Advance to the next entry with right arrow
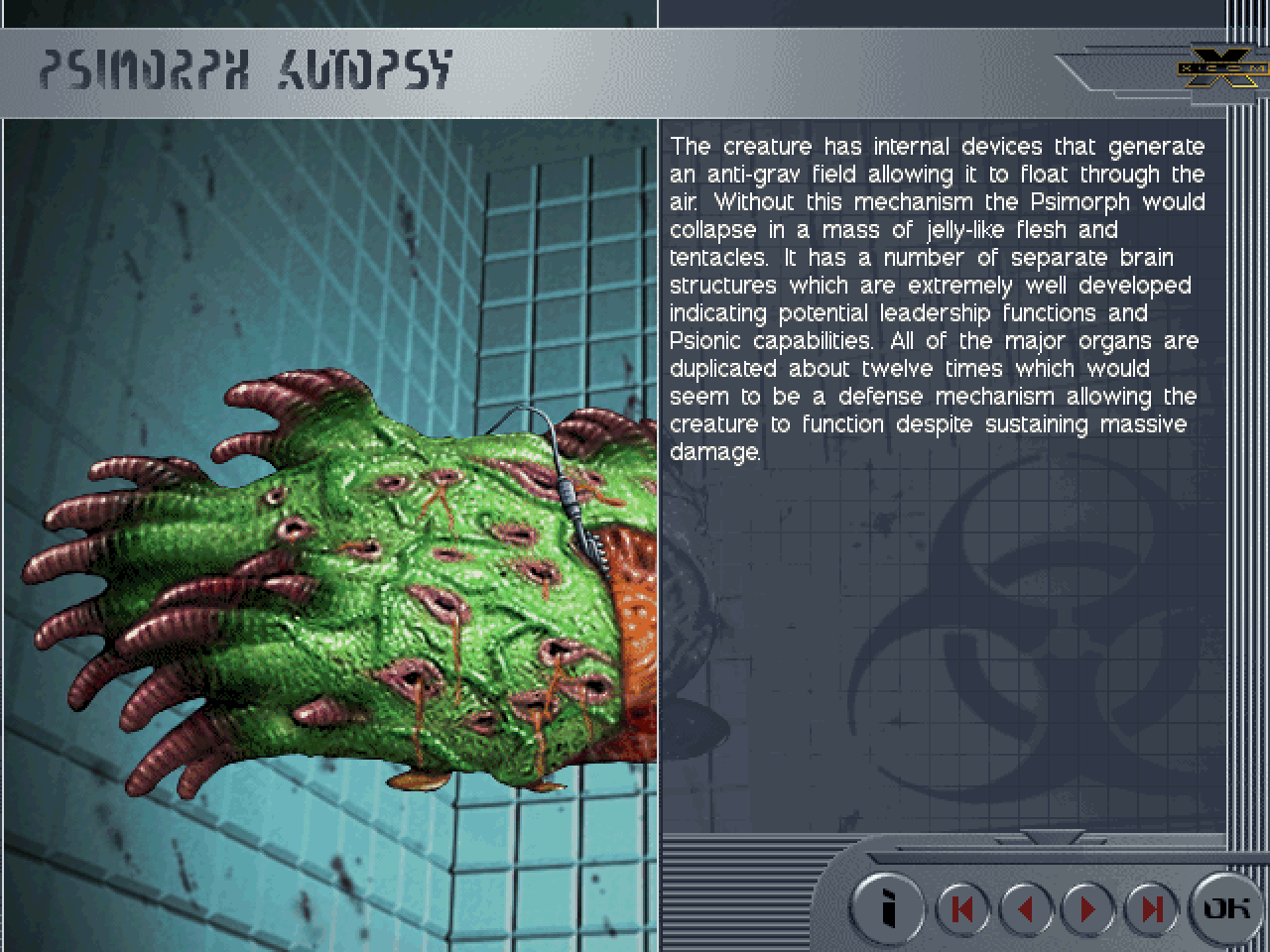Image resolution: width=1270 pixels, height=952 pixels. [1088, 908]
